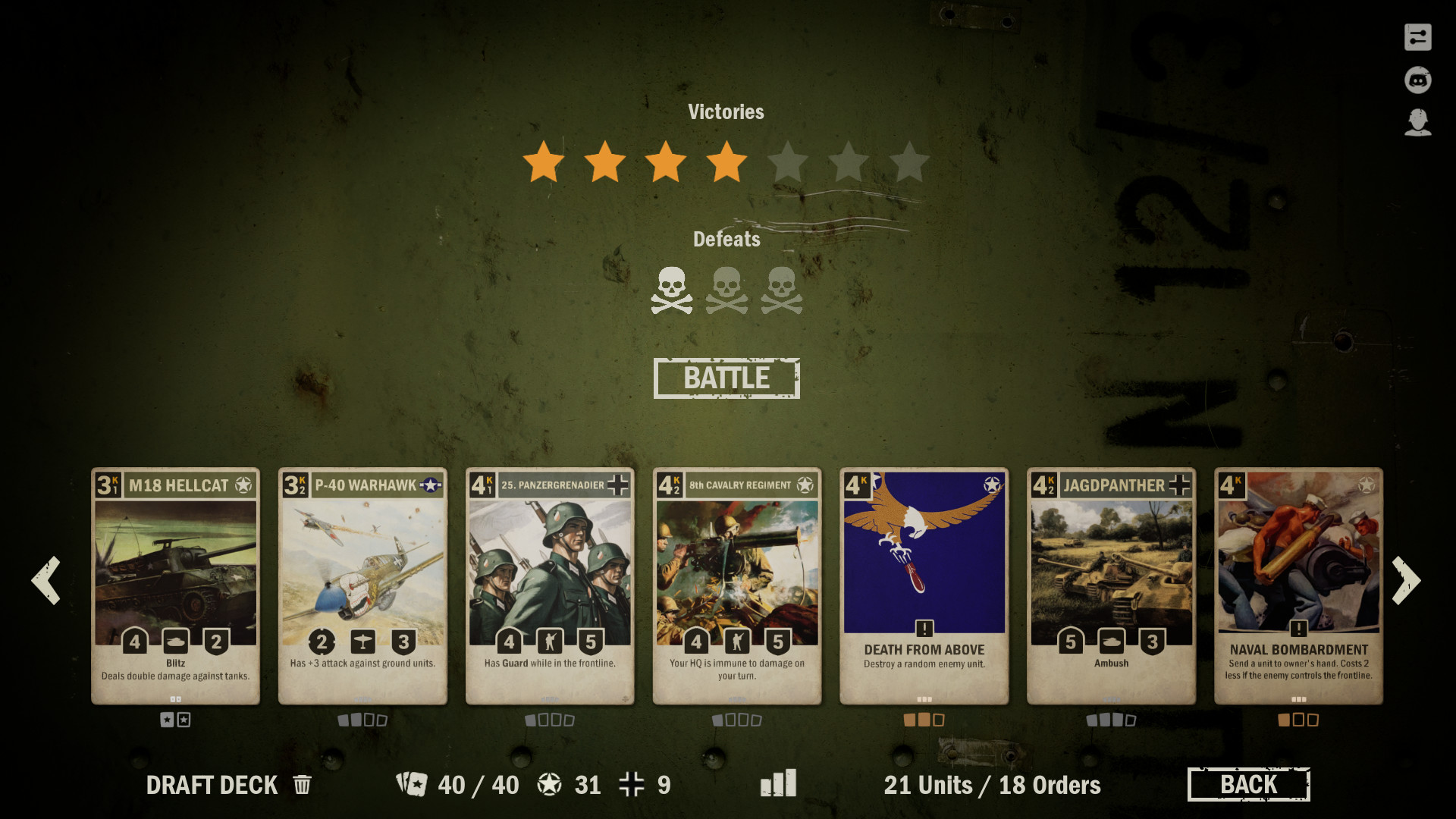Select the Death From Above card
Screen dimensions: 1456x819
tap(924, 584)
